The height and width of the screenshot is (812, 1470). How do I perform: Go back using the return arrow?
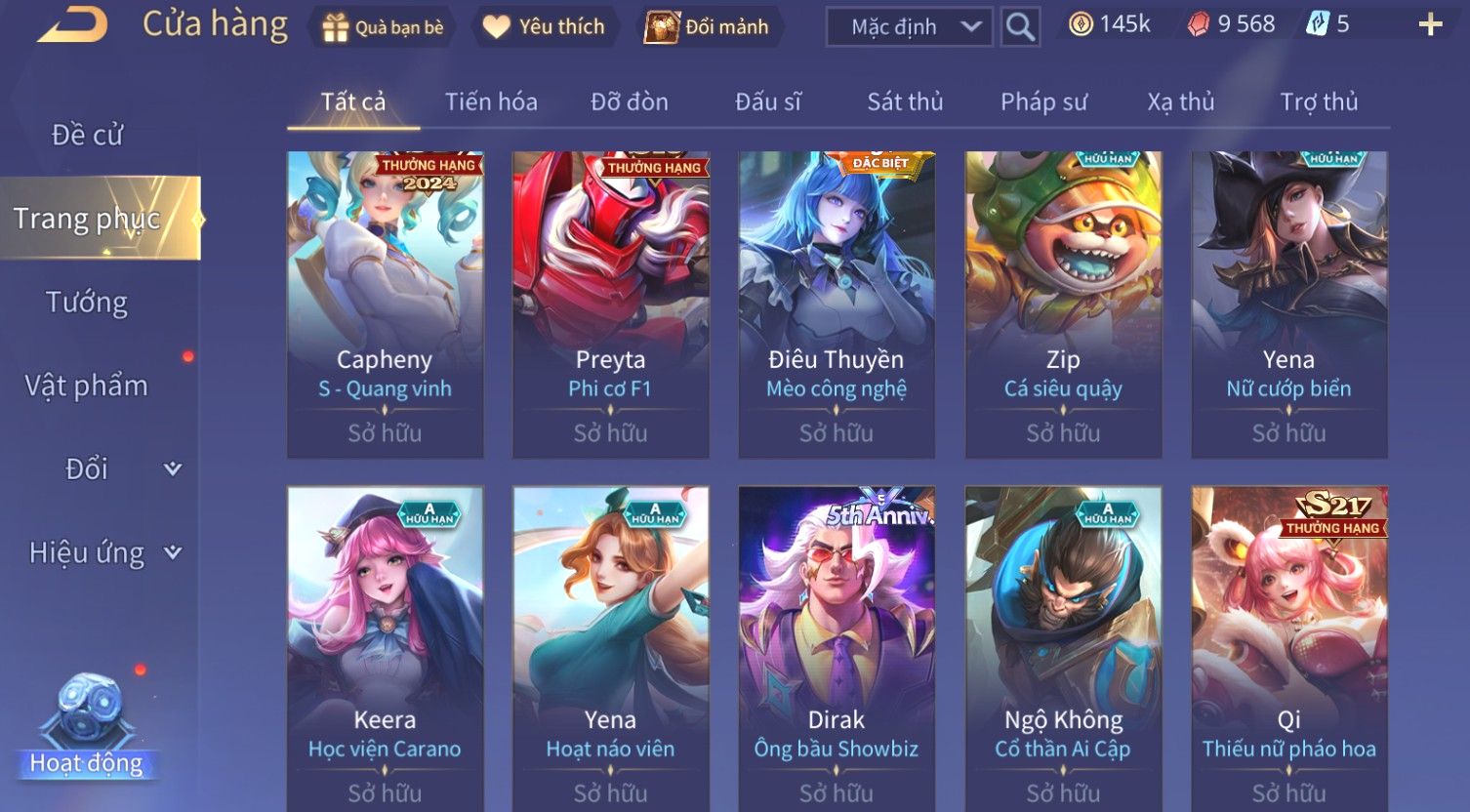point(72,24)
